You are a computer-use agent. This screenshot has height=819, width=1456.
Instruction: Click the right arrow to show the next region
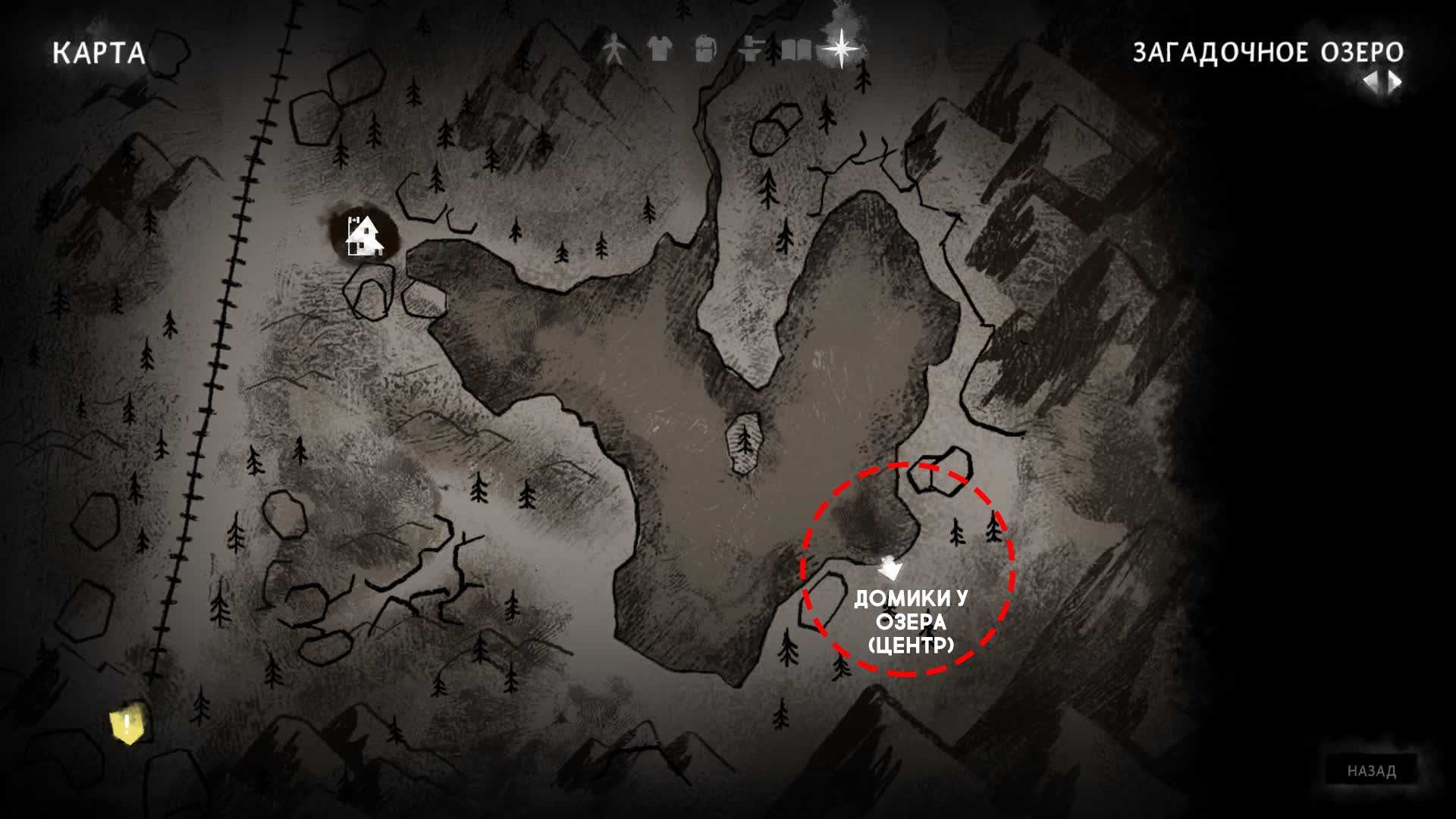[x=1395, y=82]
